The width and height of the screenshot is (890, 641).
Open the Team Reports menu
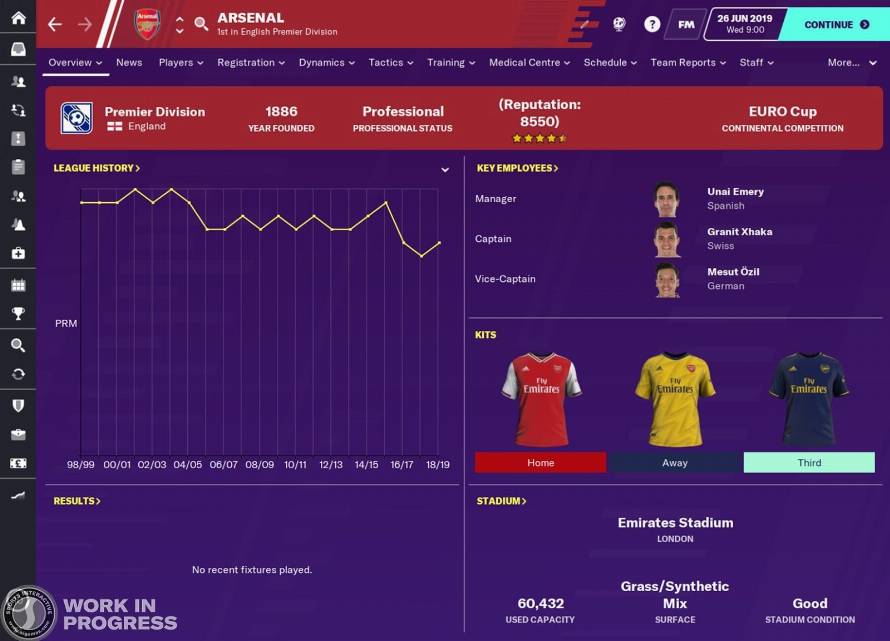click(687, 62)
